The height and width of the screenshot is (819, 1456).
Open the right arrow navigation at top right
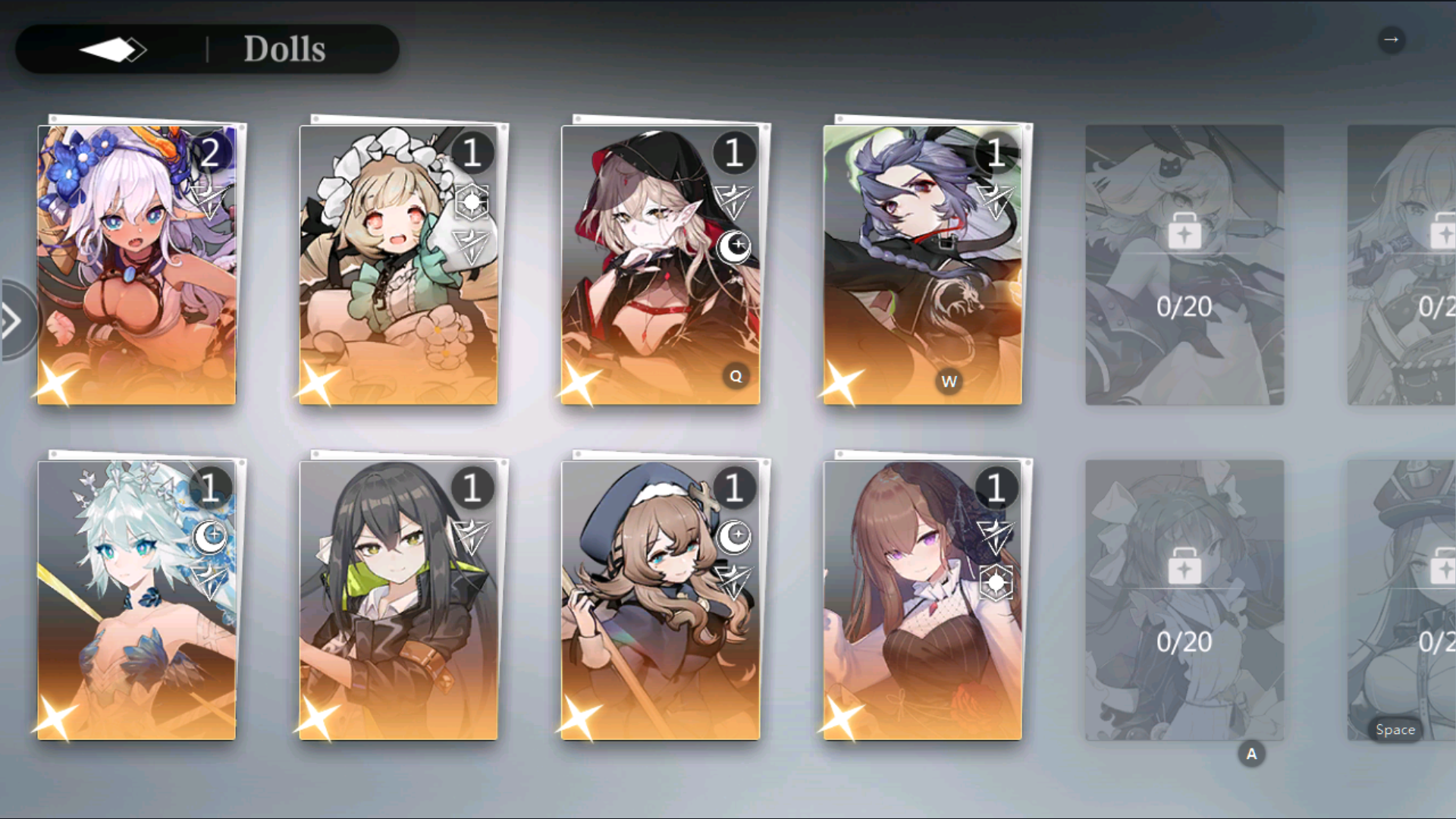click(x=1392, y=39)
